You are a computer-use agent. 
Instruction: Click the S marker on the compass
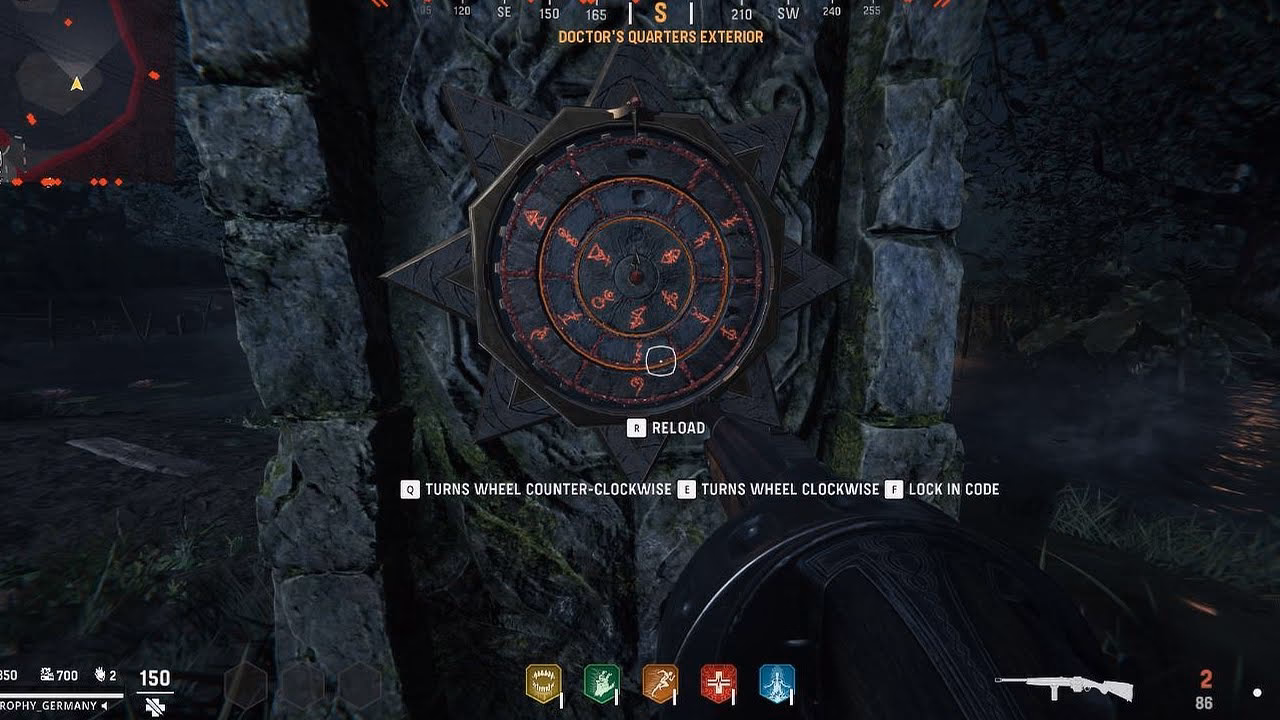pyautogui.click(x=661, y=14)
